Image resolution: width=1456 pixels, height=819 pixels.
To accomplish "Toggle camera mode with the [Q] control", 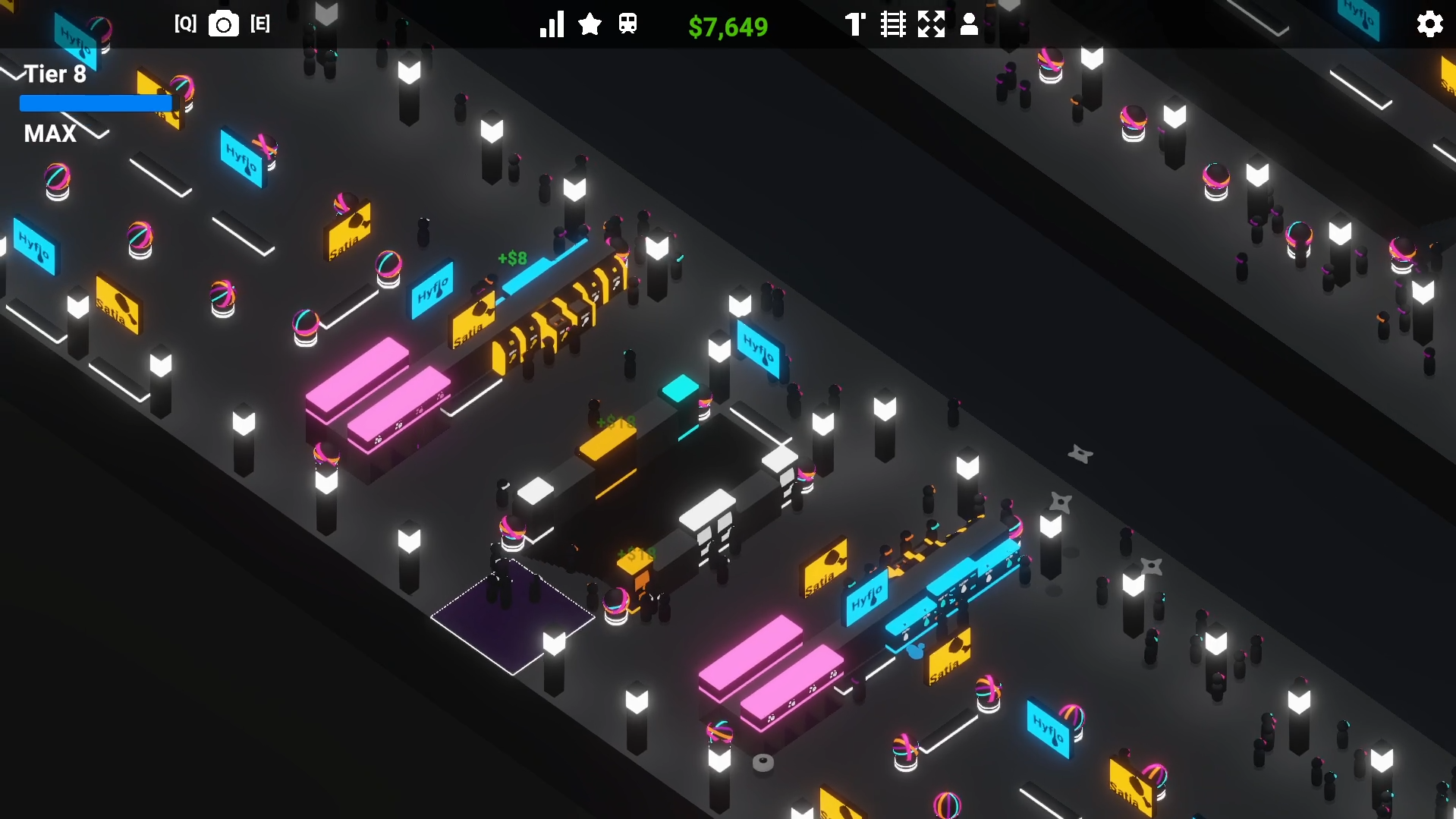I will pos(186,24).
